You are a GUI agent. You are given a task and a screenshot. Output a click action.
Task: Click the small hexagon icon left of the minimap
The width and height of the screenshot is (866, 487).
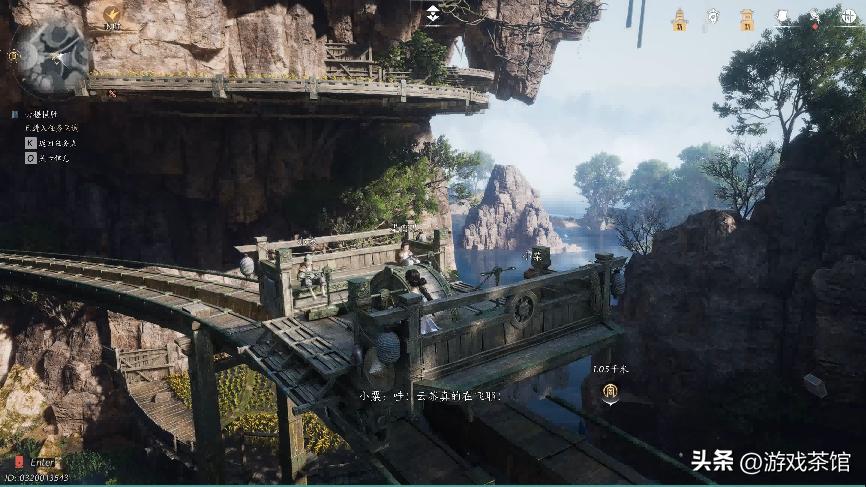pyautogui.click(x=12, y=56)
